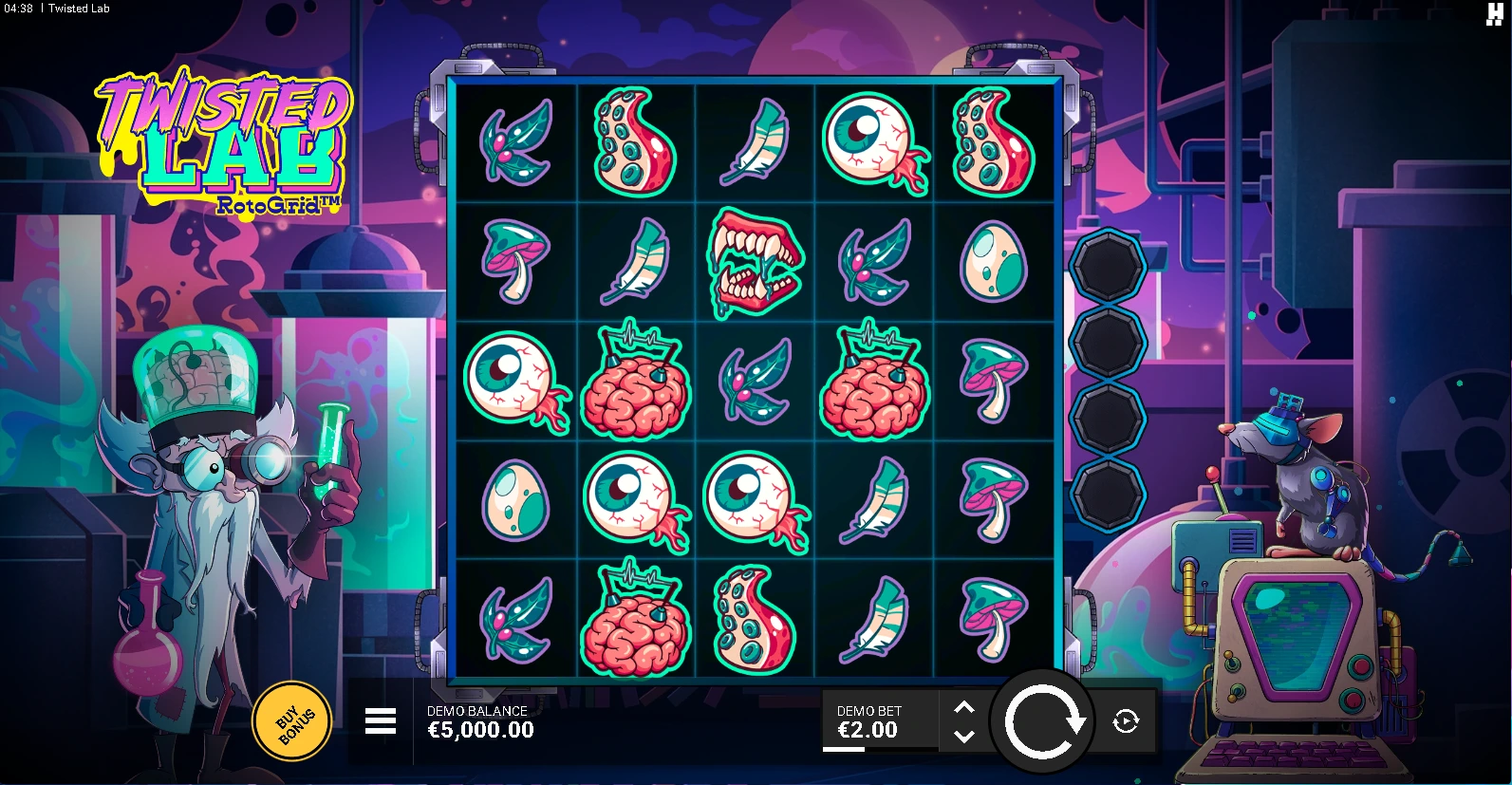The width and height of the screenshot is (1512, 785).
Task: Increase the demo bet with up arrow
Action: [963, 708]
